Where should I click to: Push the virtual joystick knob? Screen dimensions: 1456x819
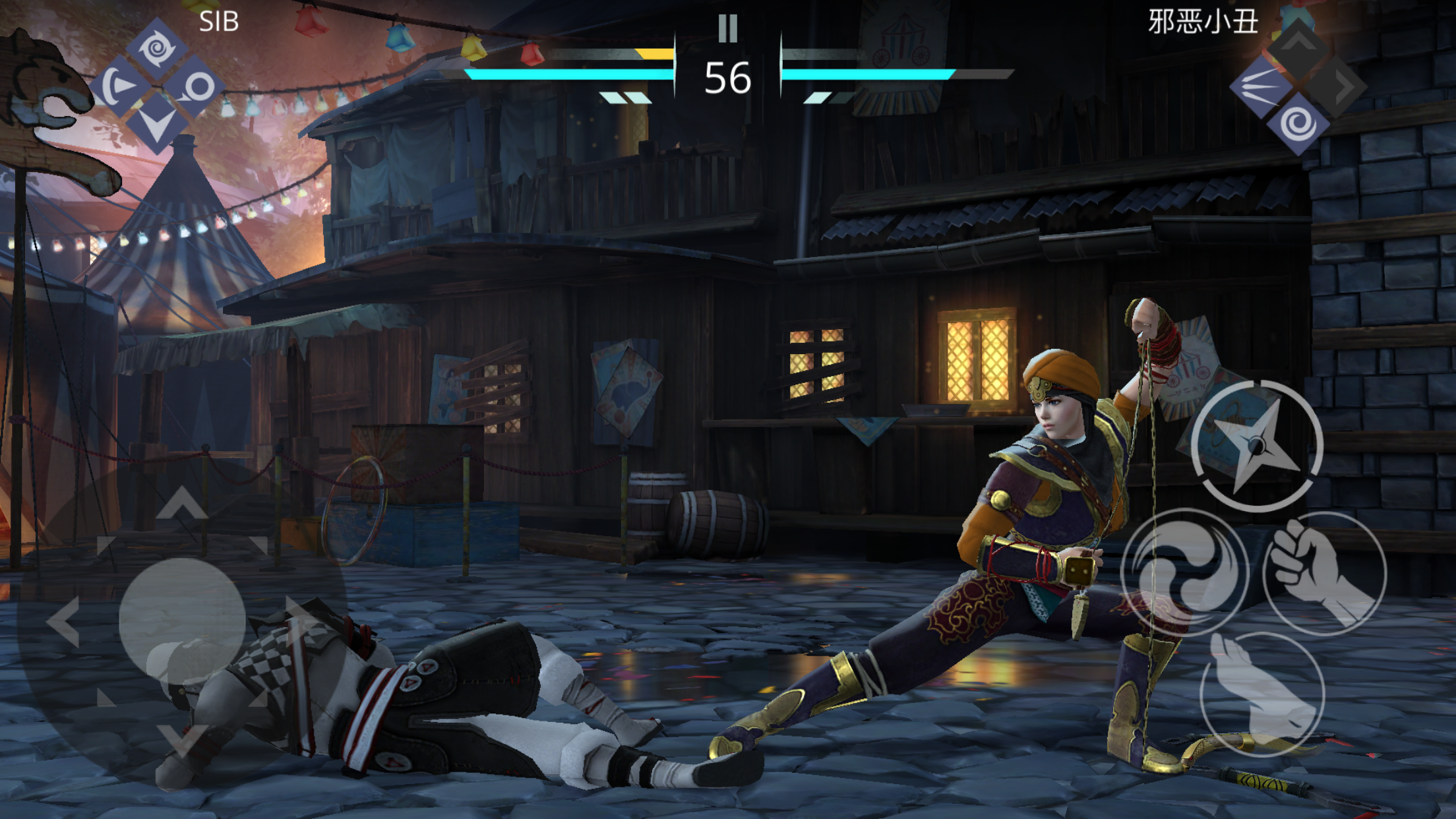(x=182, y=621)
